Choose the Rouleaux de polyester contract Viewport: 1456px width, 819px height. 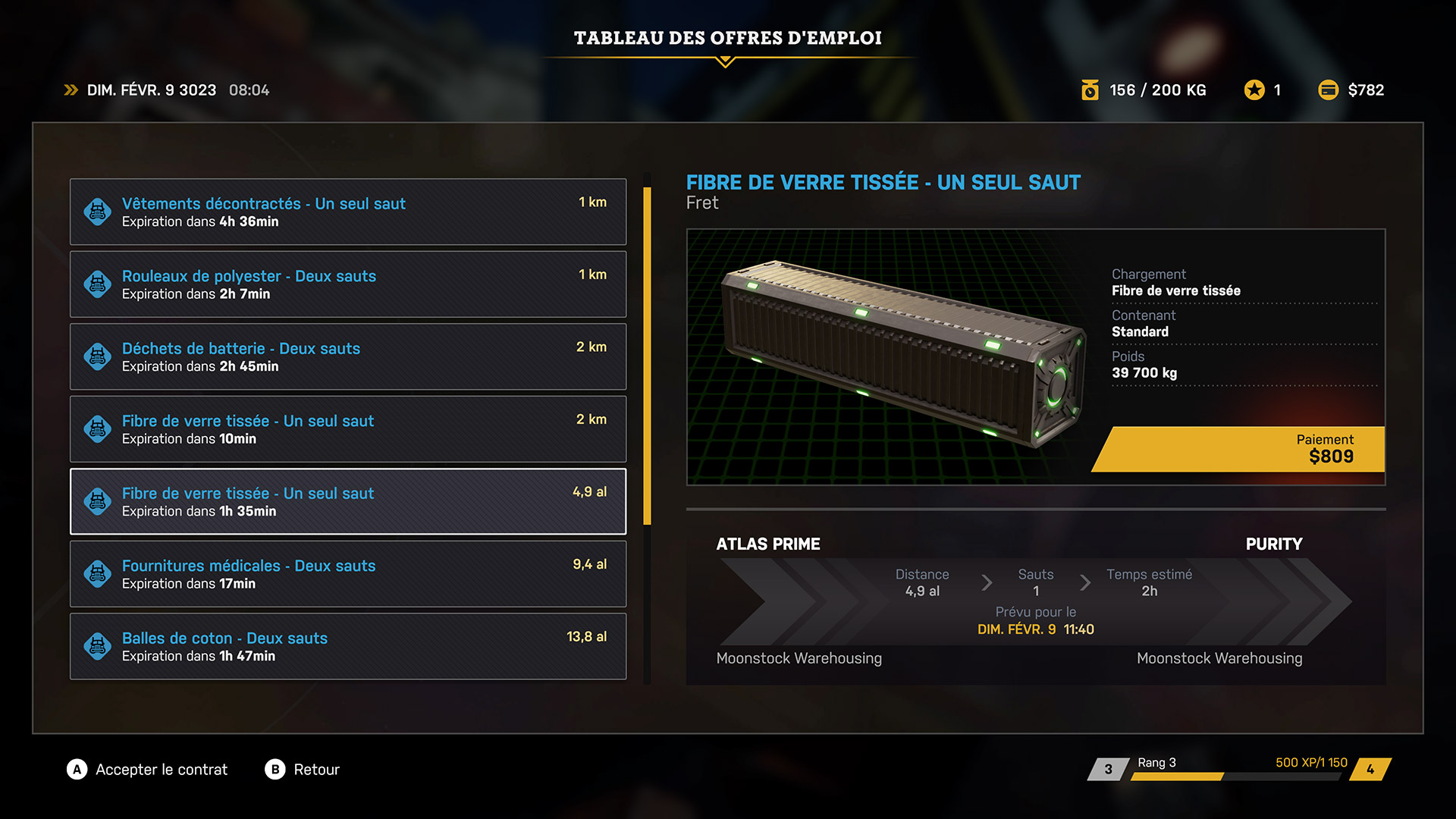pos(348,284)
